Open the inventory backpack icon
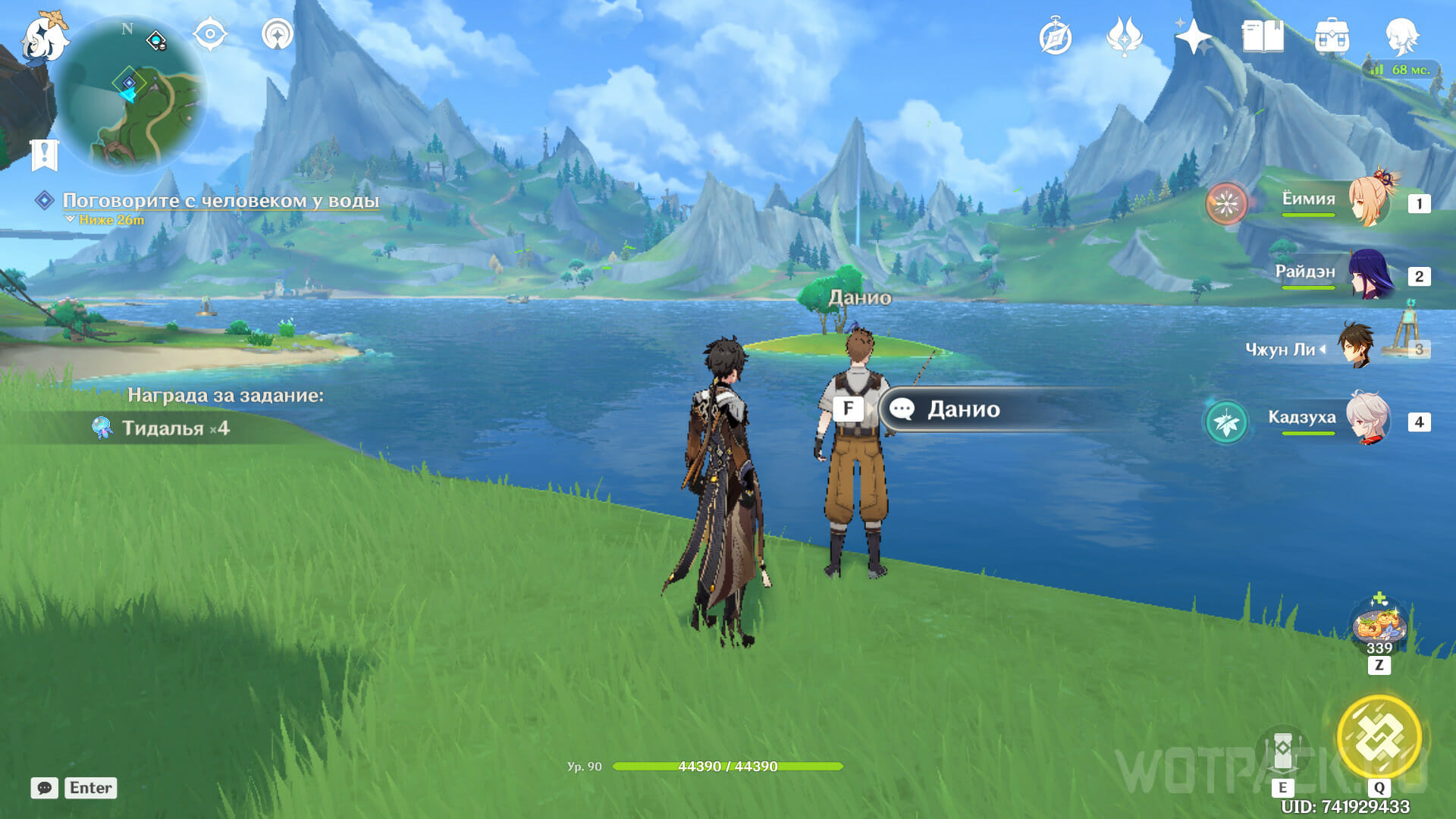This screenshot has width=1456, height=819. pyautogui.click(x=1332, y=36)
